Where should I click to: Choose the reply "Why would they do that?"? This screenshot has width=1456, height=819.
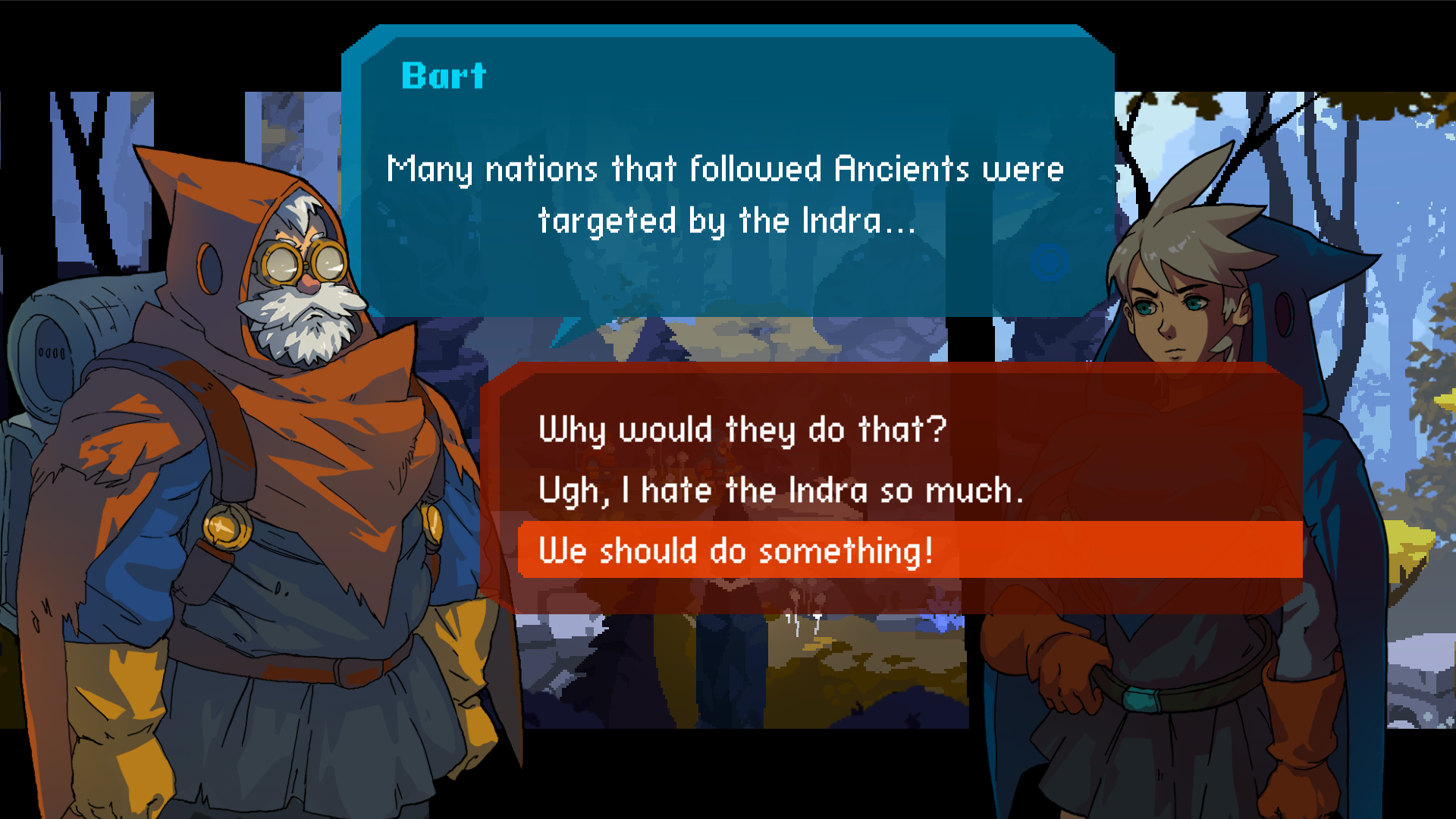[x=742, y=430]
